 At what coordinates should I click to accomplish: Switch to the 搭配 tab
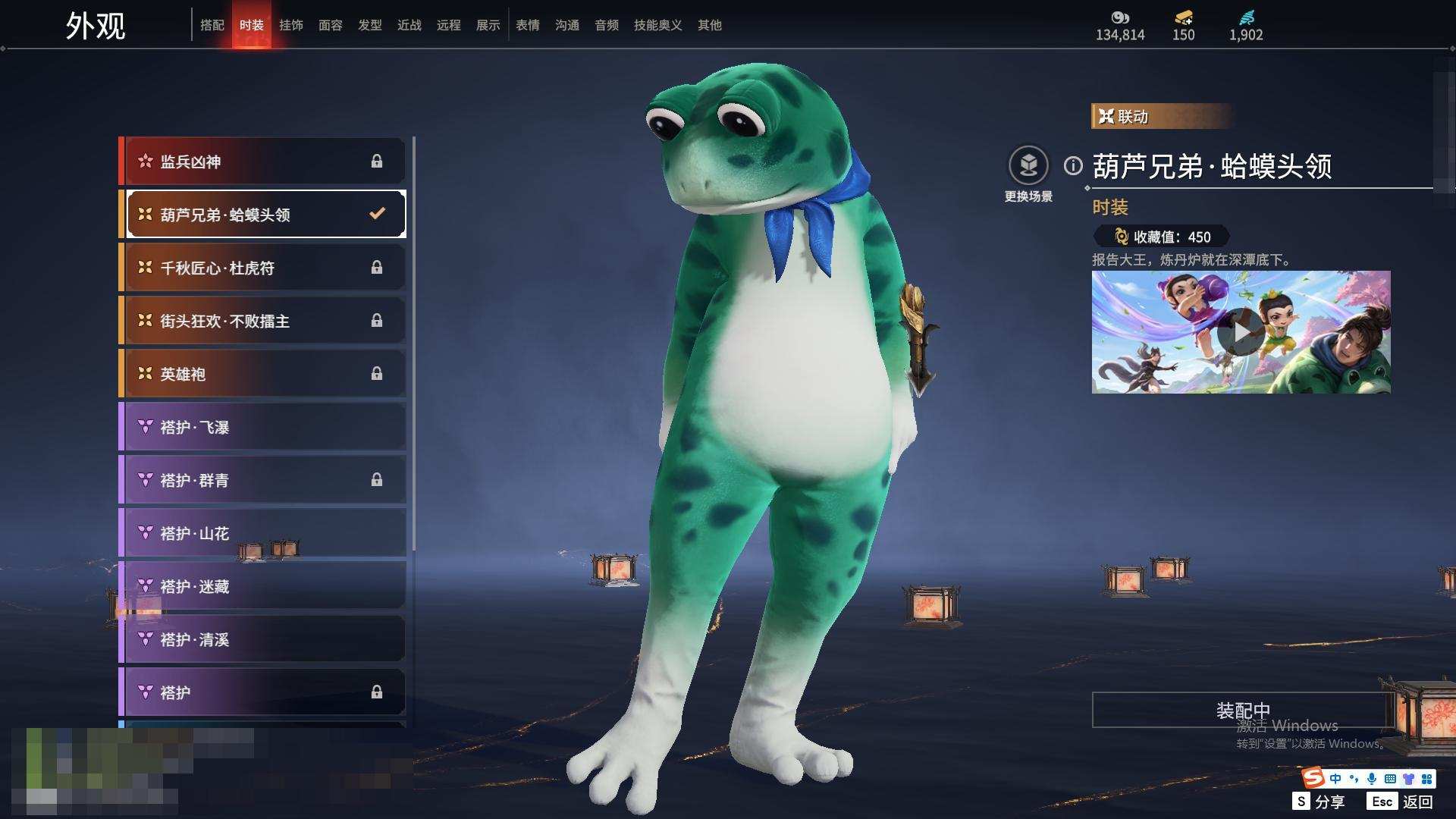[x=212, y=25]
